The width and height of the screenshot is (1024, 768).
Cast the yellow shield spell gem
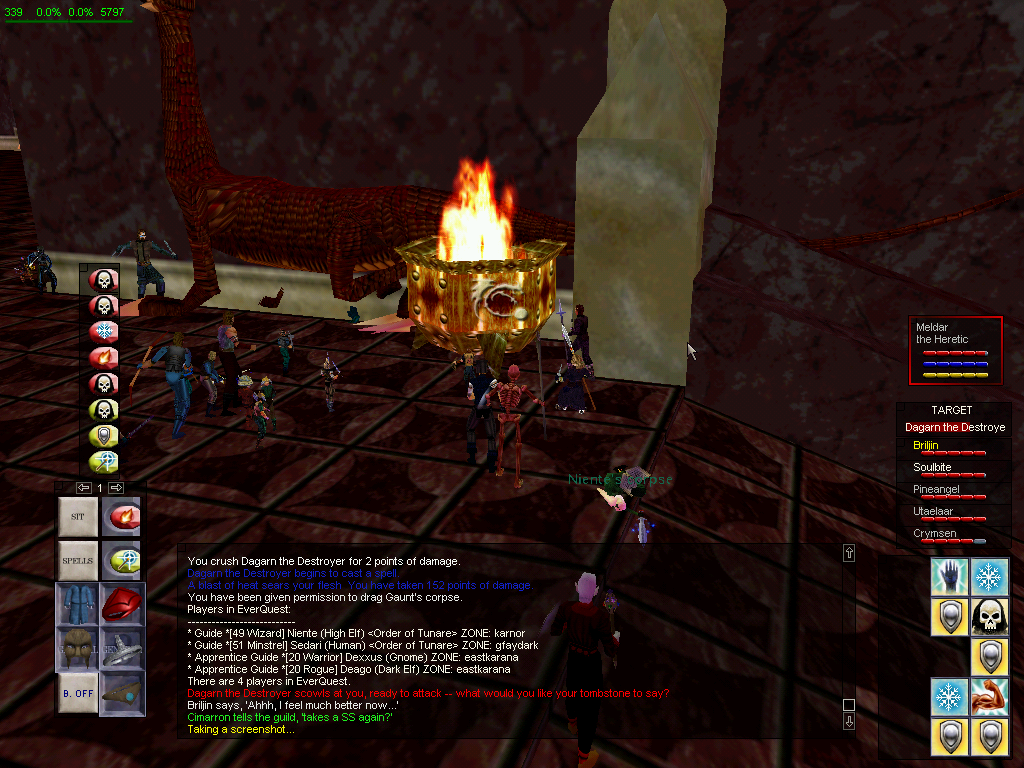click(x=104, y=435)
